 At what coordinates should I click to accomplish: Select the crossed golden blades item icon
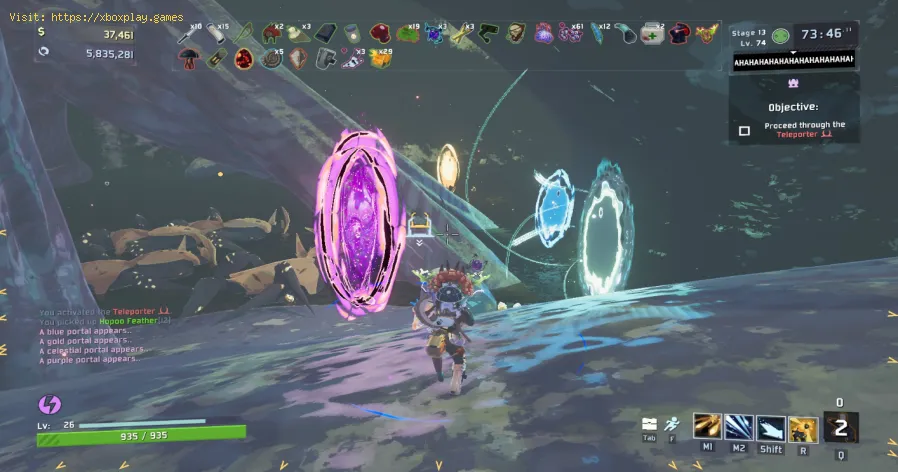(x=462, y=34)
